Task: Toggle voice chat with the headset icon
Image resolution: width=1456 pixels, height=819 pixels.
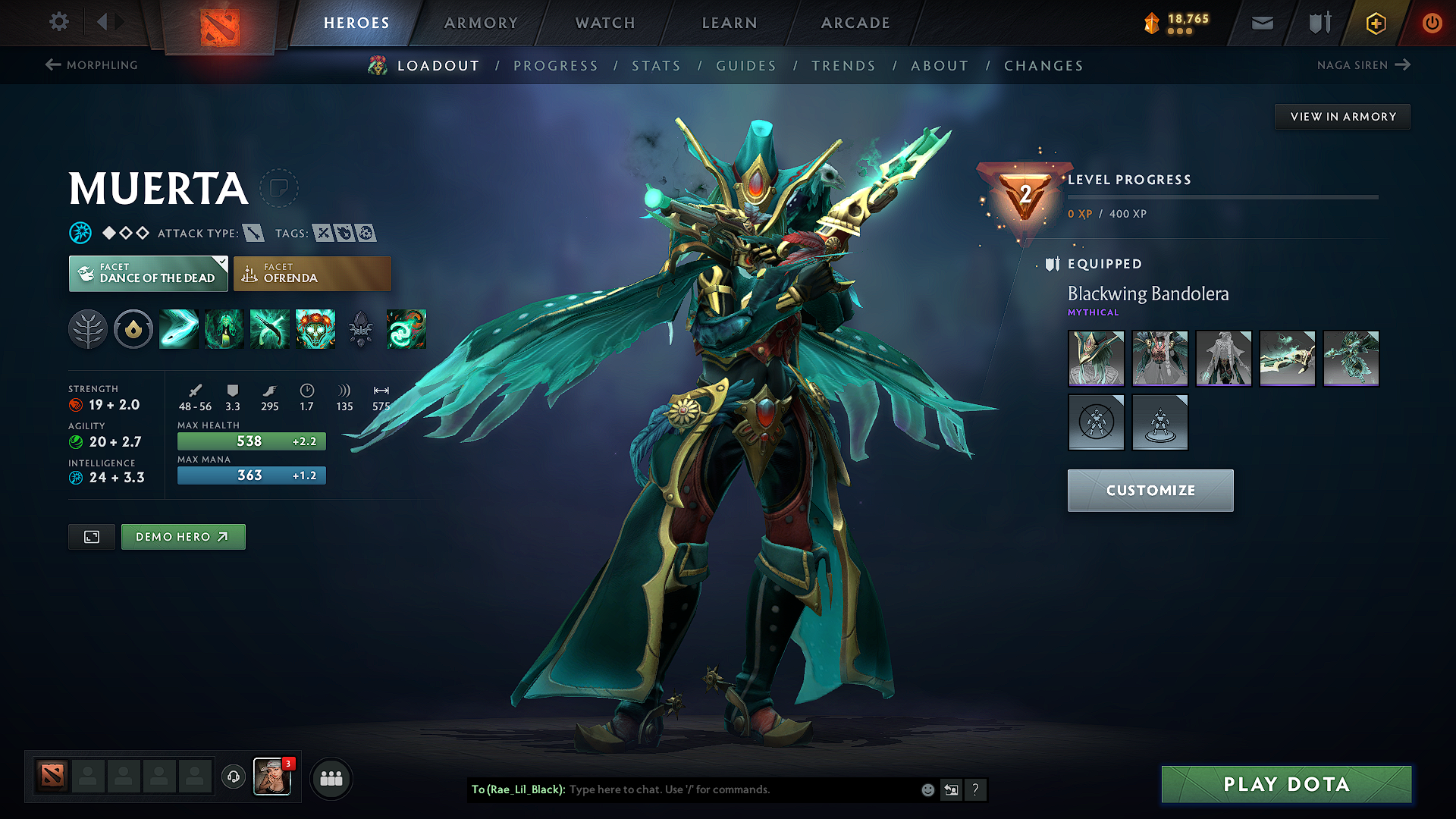Action: click(233, 778)
